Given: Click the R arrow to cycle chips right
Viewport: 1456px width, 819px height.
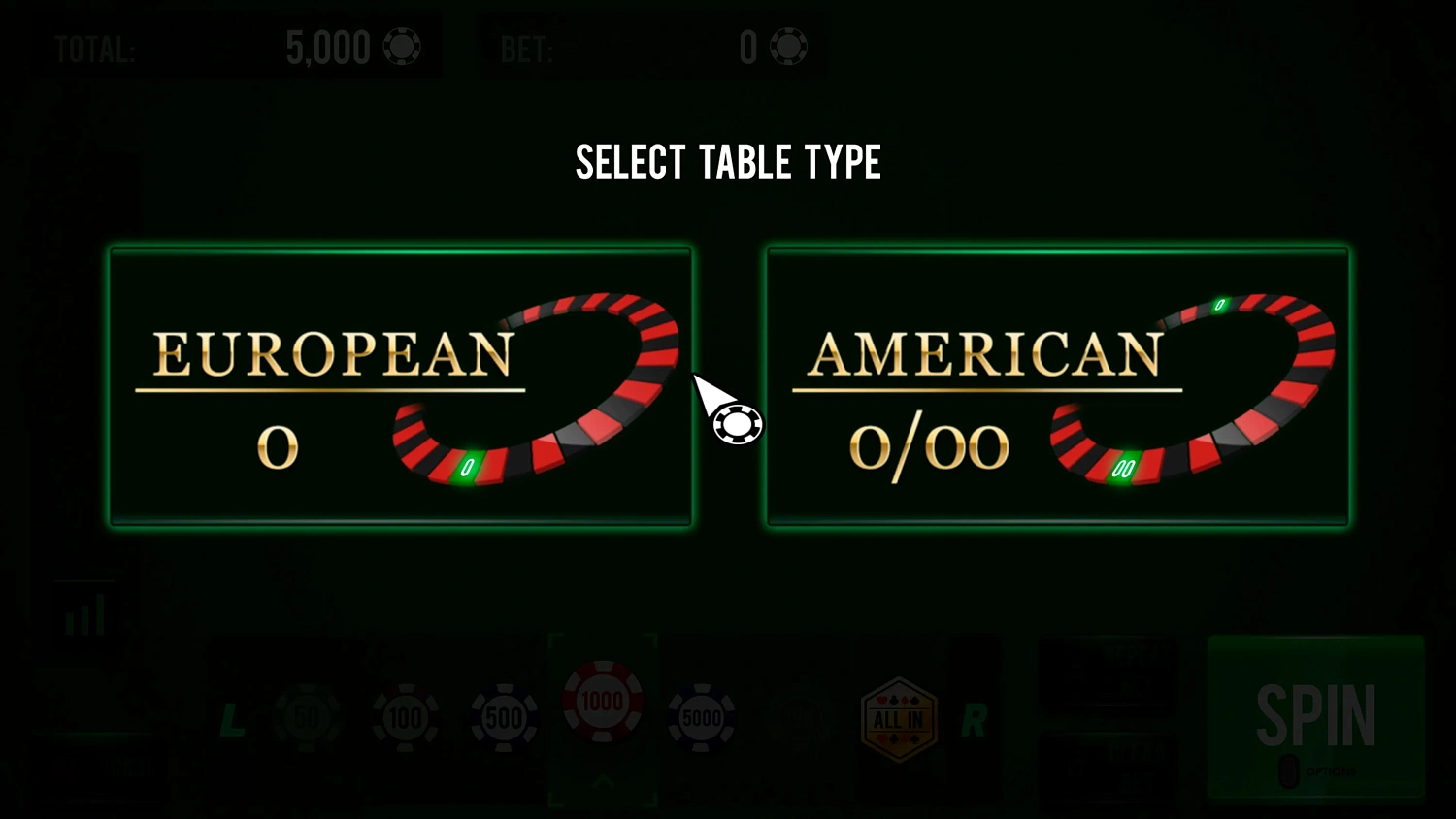Looking at the screenshot, I should click(975, 721).
